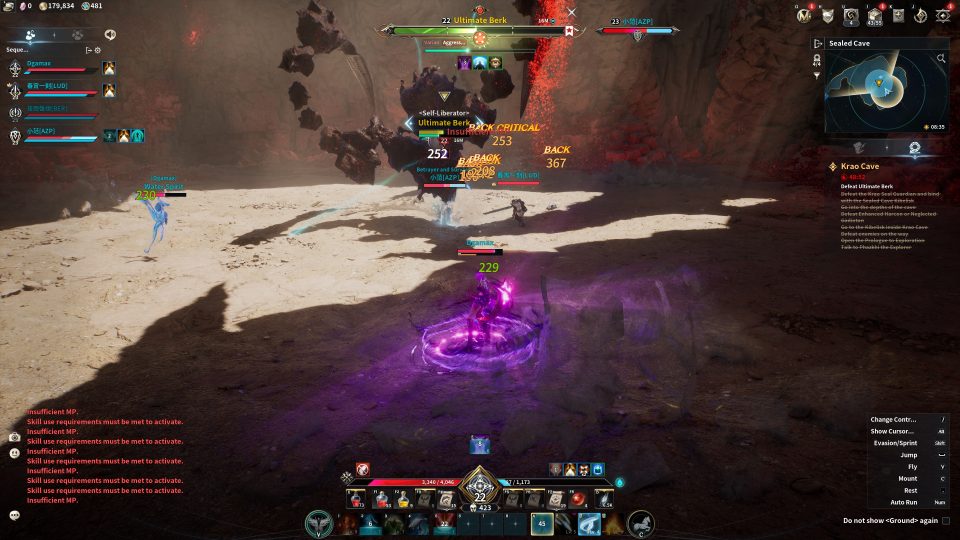Open party settings gear icon
The image size is (960, 540).
(97, 49)
